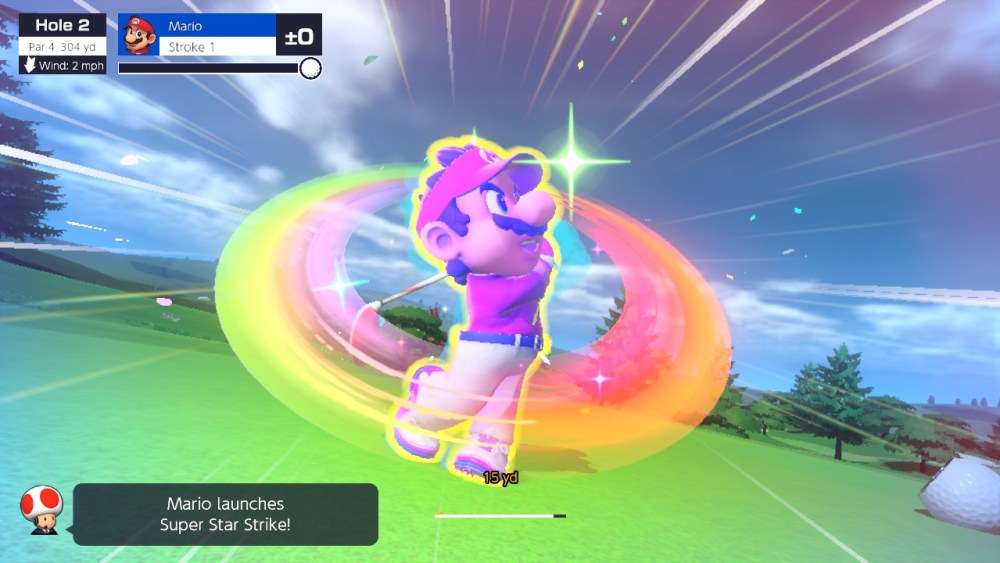Click the Super Star Strike message box

pos(226,514)
